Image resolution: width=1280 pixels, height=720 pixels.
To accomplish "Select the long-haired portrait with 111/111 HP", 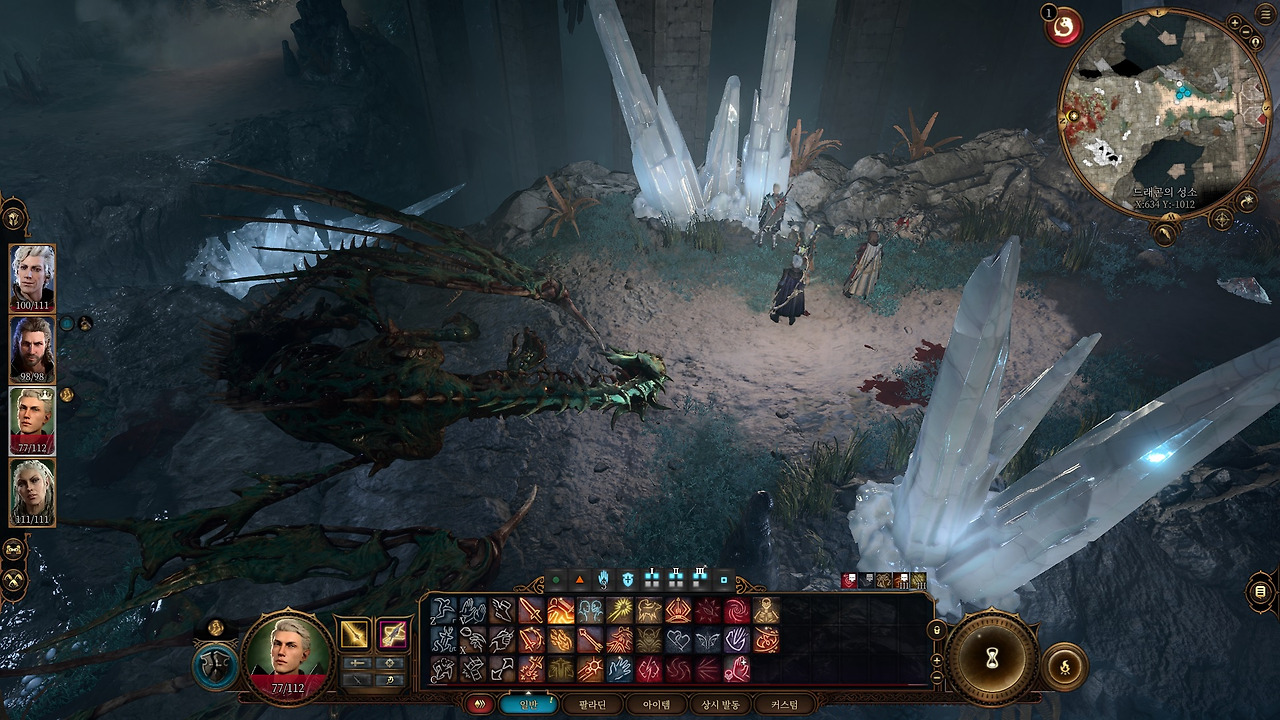I will pos(33,492).
